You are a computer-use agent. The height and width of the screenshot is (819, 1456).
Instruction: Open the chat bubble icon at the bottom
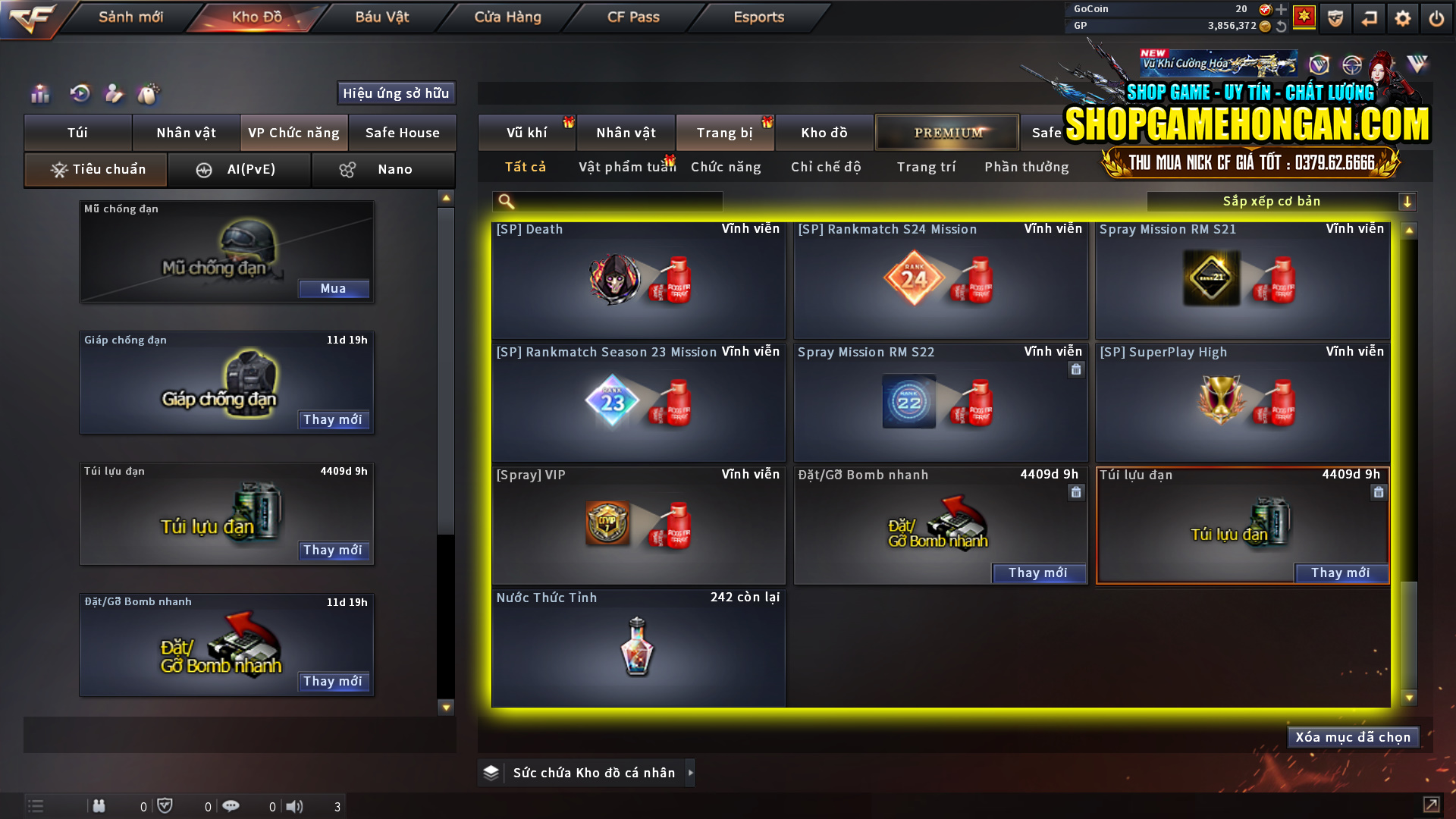[231, 806]
